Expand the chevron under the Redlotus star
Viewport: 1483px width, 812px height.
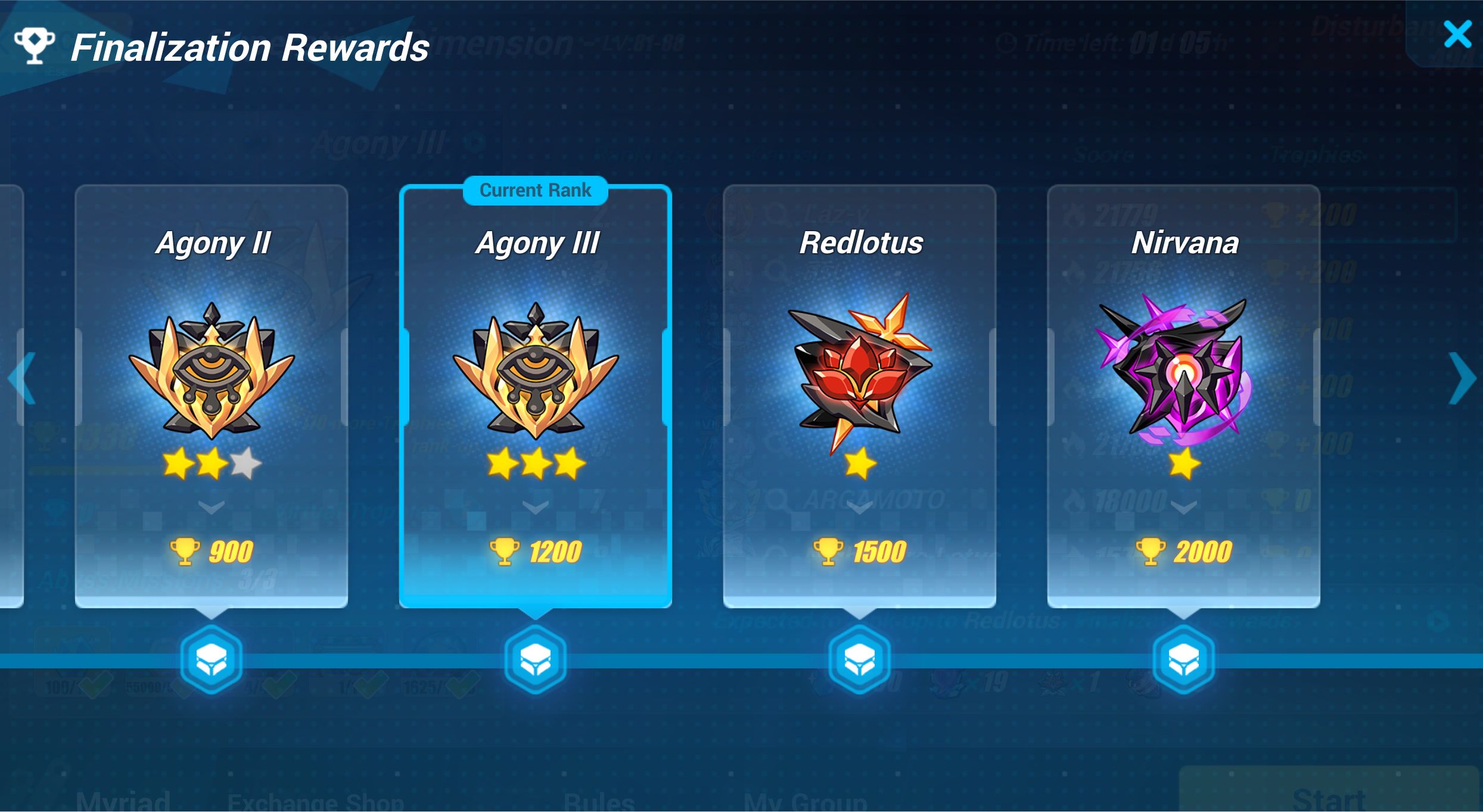pyautogui.click(x=859, y=507)
